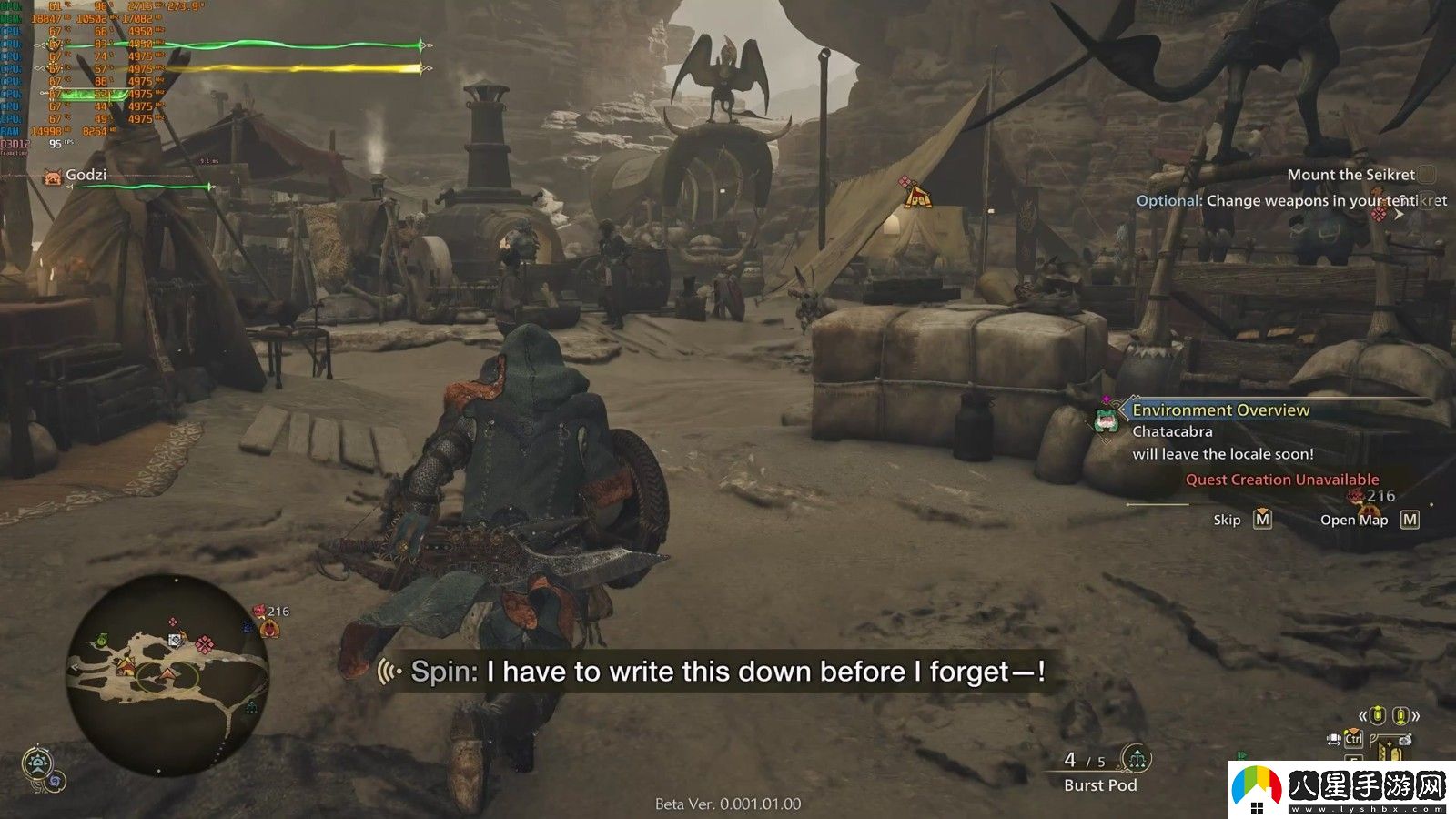Viewport: 1456px width, 819px height.
Task: Select the Environment Overview notification
Action: (x=1220, y=410)
